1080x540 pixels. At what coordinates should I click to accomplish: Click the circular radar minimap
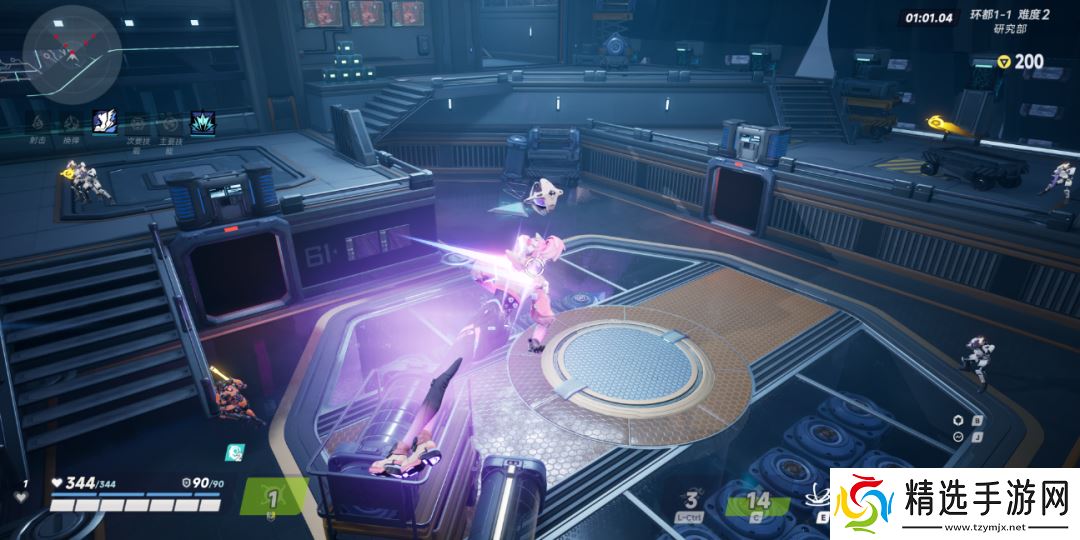[x=72, y=50]
